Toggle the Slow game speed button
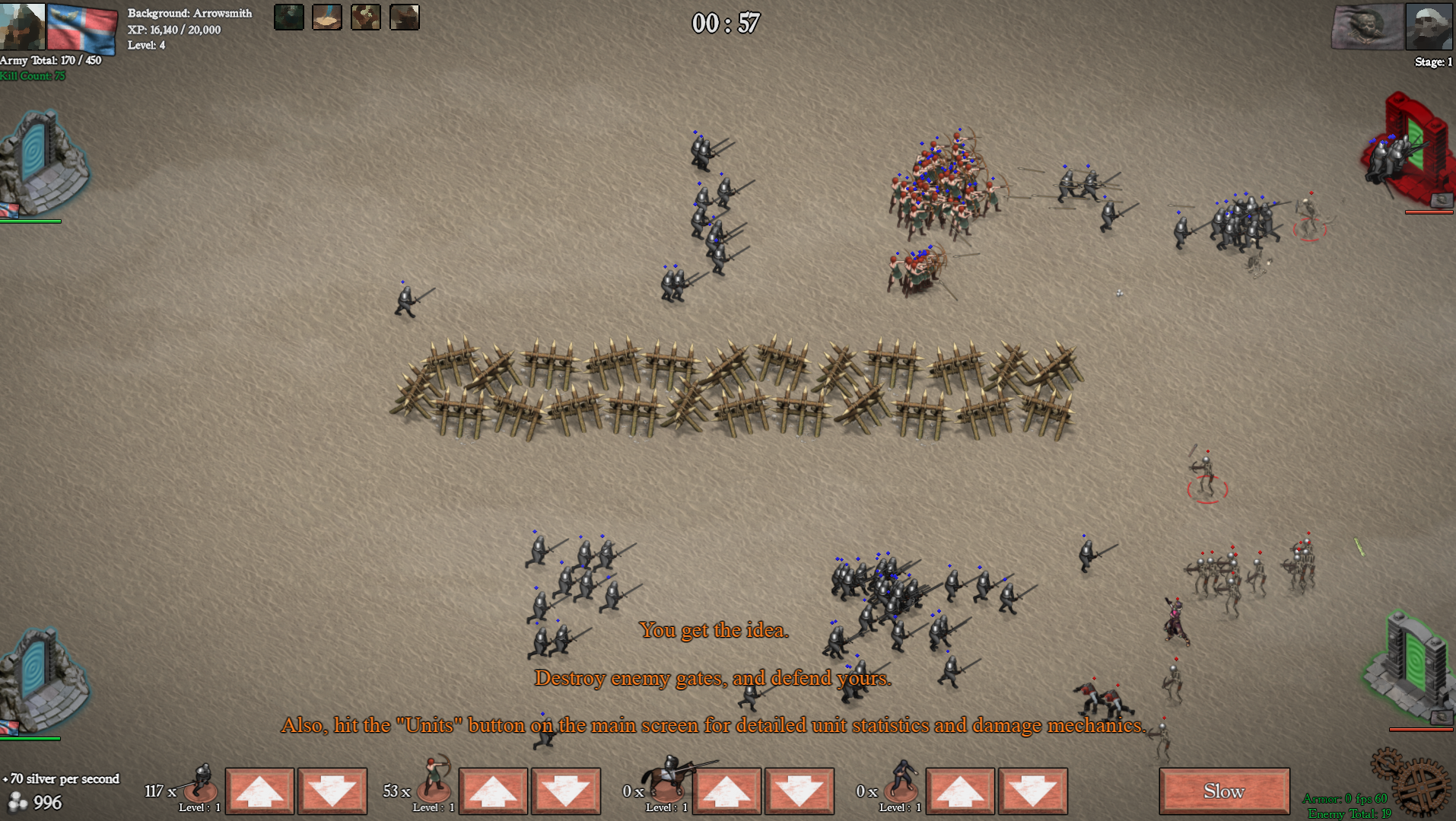1456x821 pixels. pyautogui.click(x=1223, y=791)
